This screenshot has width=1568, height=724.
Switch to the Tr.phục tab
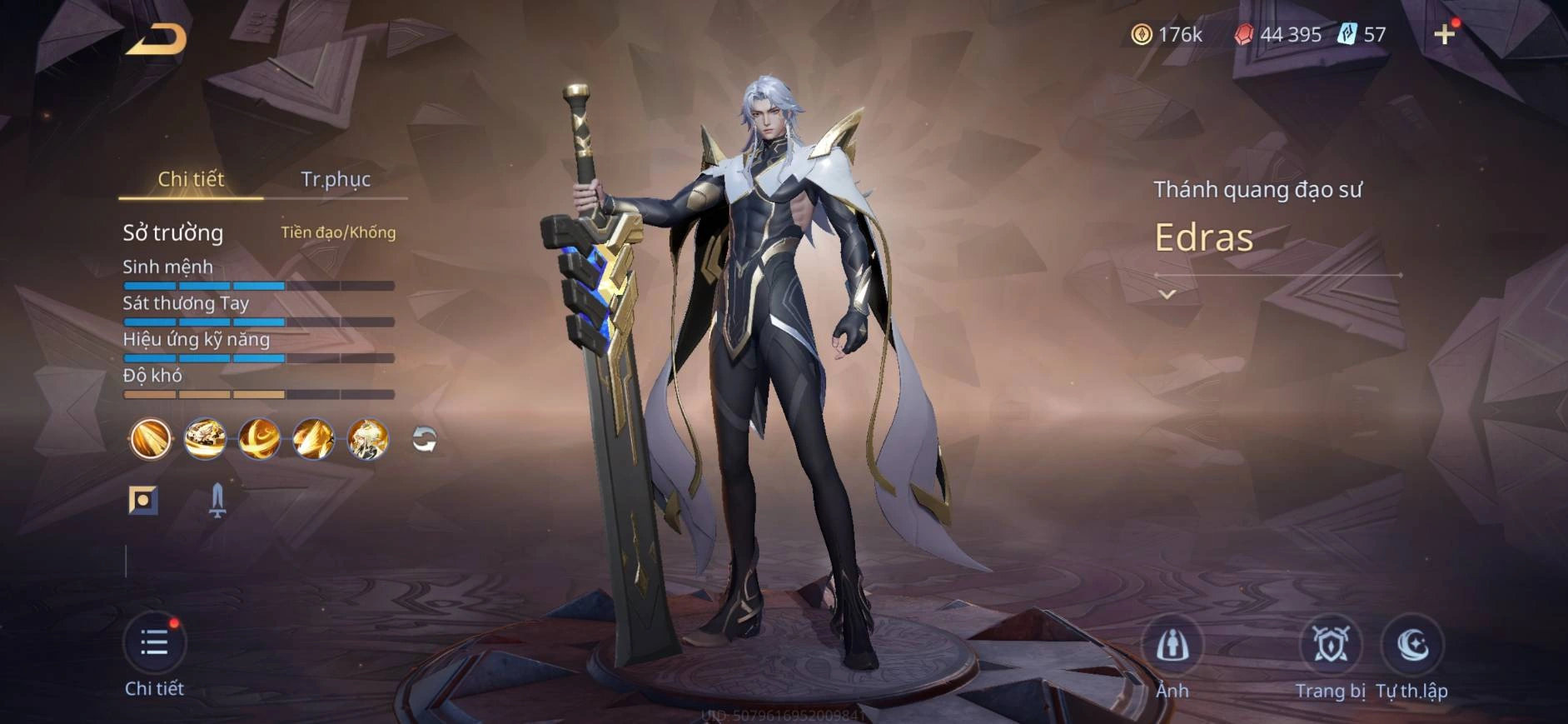coord(339,178)
